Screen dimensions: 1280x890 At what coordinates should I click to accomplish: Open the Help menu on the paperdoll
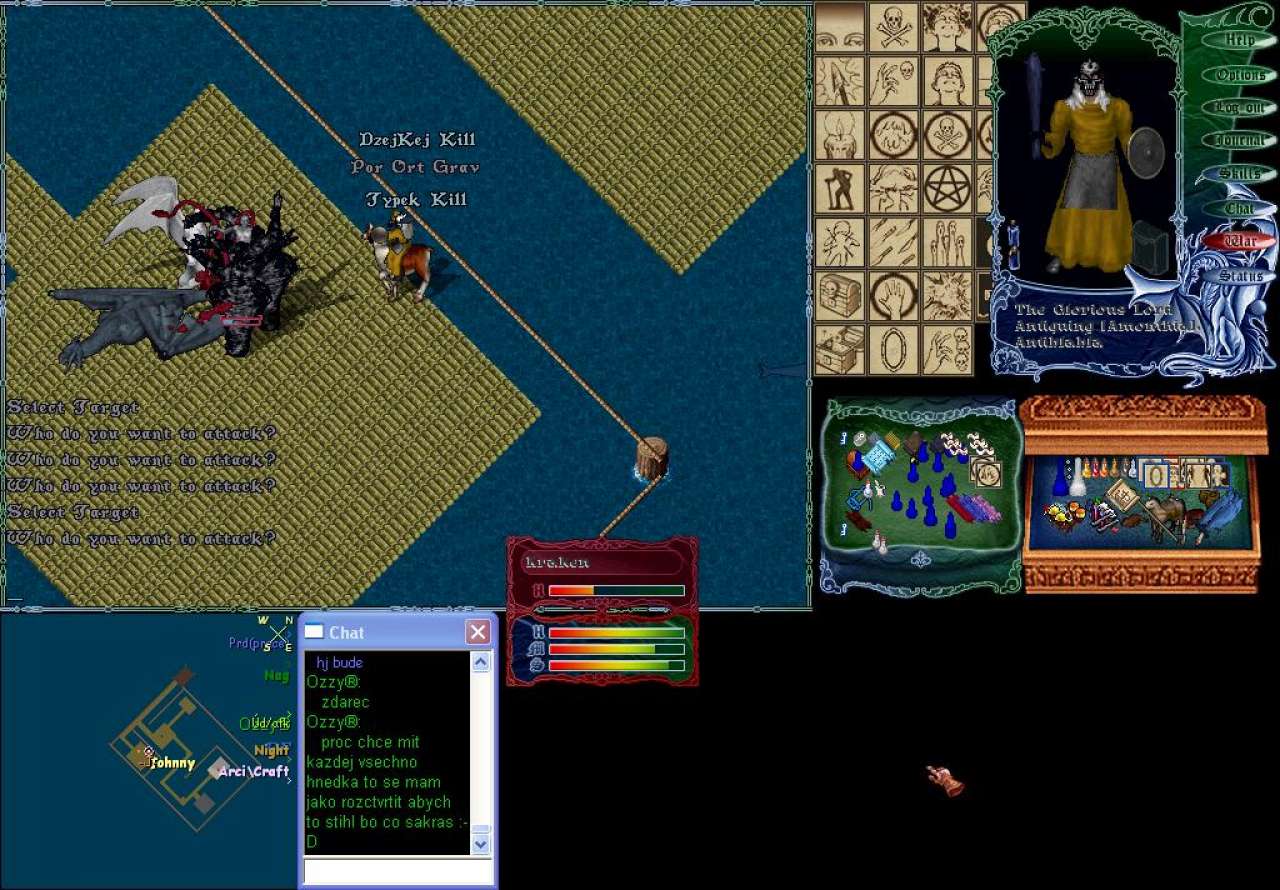1239,41
